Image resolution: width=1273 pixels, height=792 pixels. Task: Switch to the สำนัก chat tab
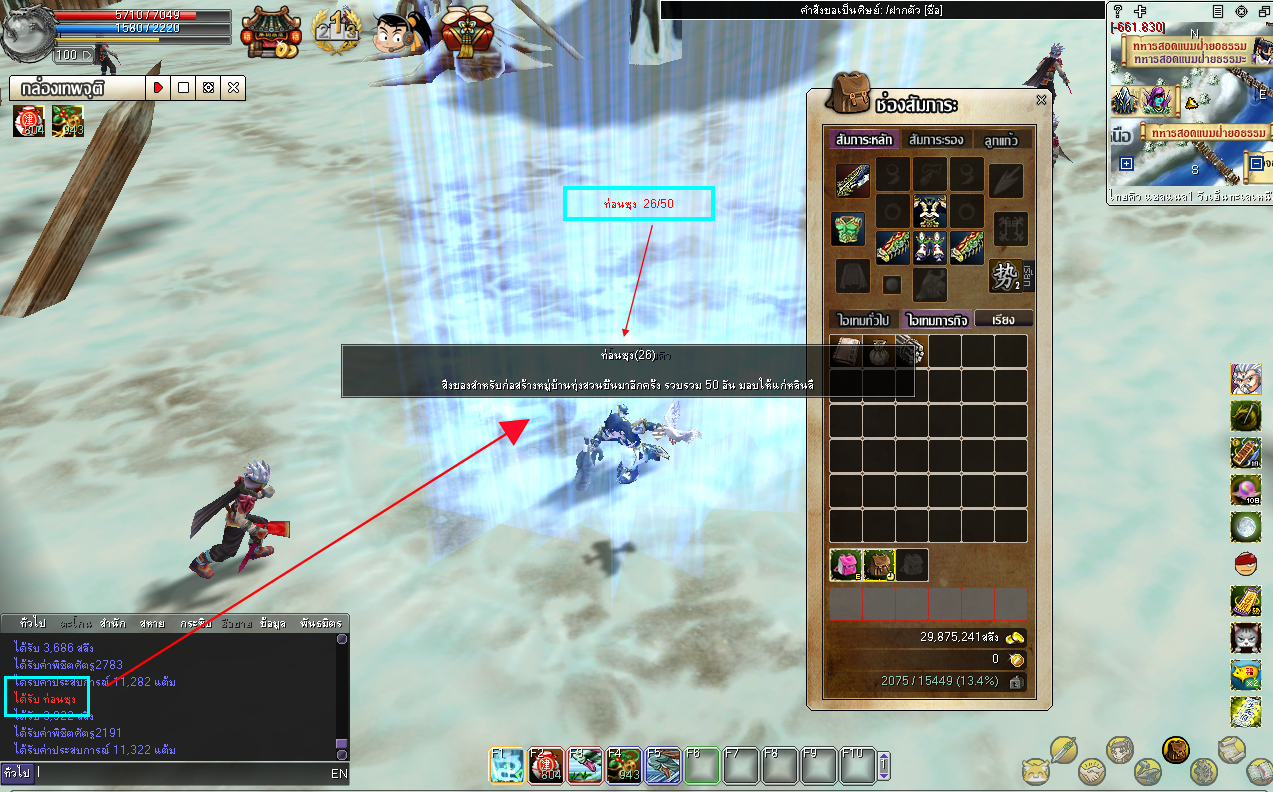(112, 623)
